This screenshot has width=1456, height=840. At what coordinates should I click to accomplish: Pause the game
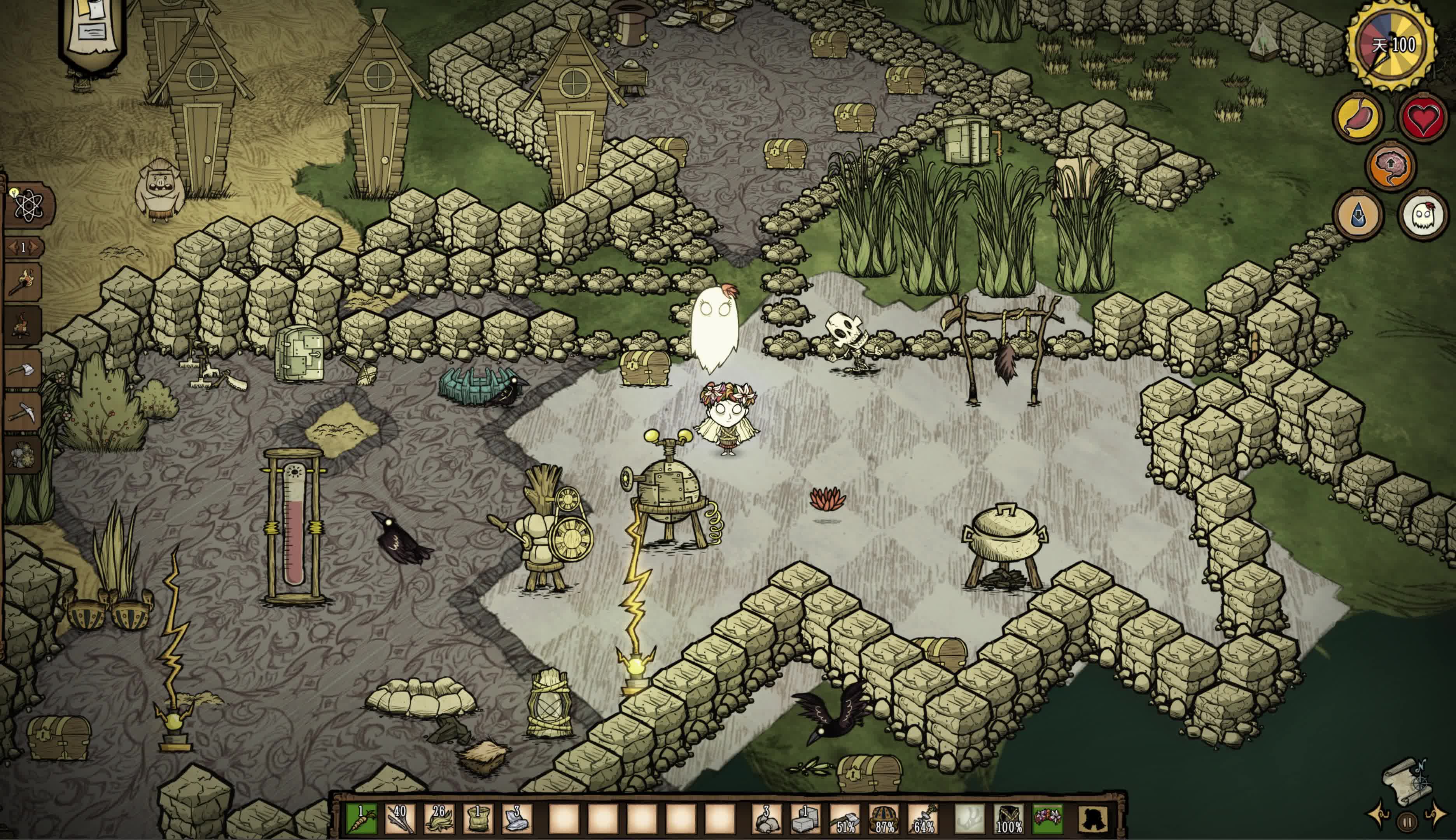1407,822
